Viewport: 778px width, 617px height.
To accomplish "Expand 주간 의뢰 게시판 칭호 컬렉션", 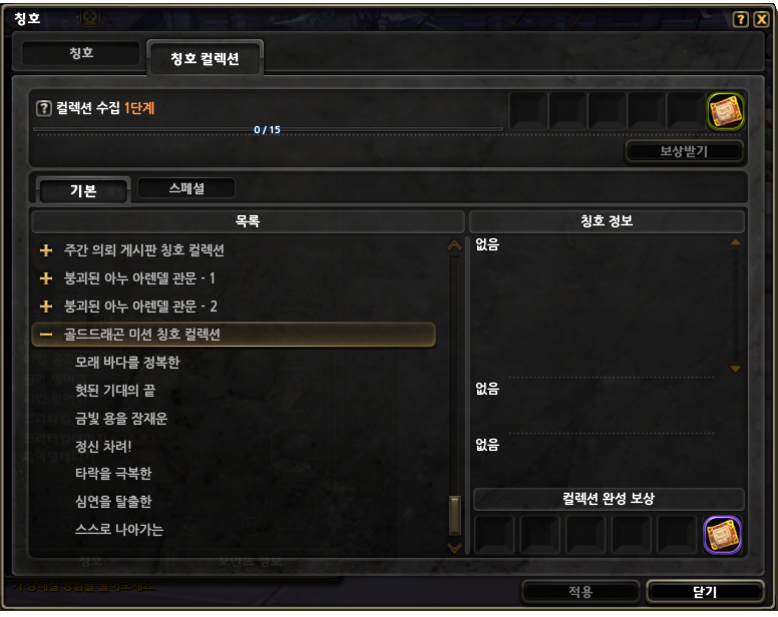I will [45, 250].
